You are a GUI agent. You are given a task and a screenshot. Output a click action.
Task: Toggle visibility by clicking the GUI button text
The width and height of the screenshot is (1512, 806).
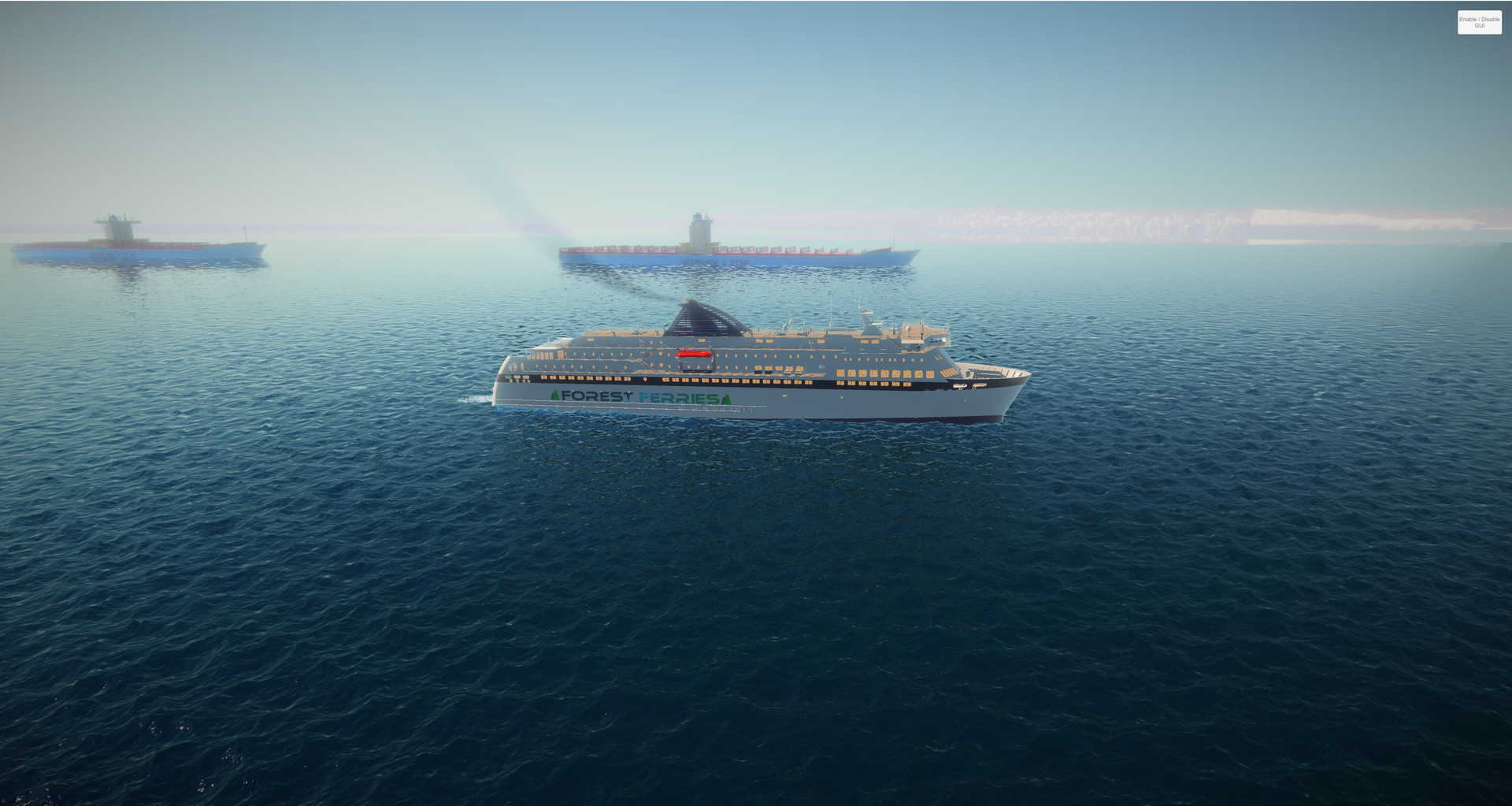tap(1480, 20)
